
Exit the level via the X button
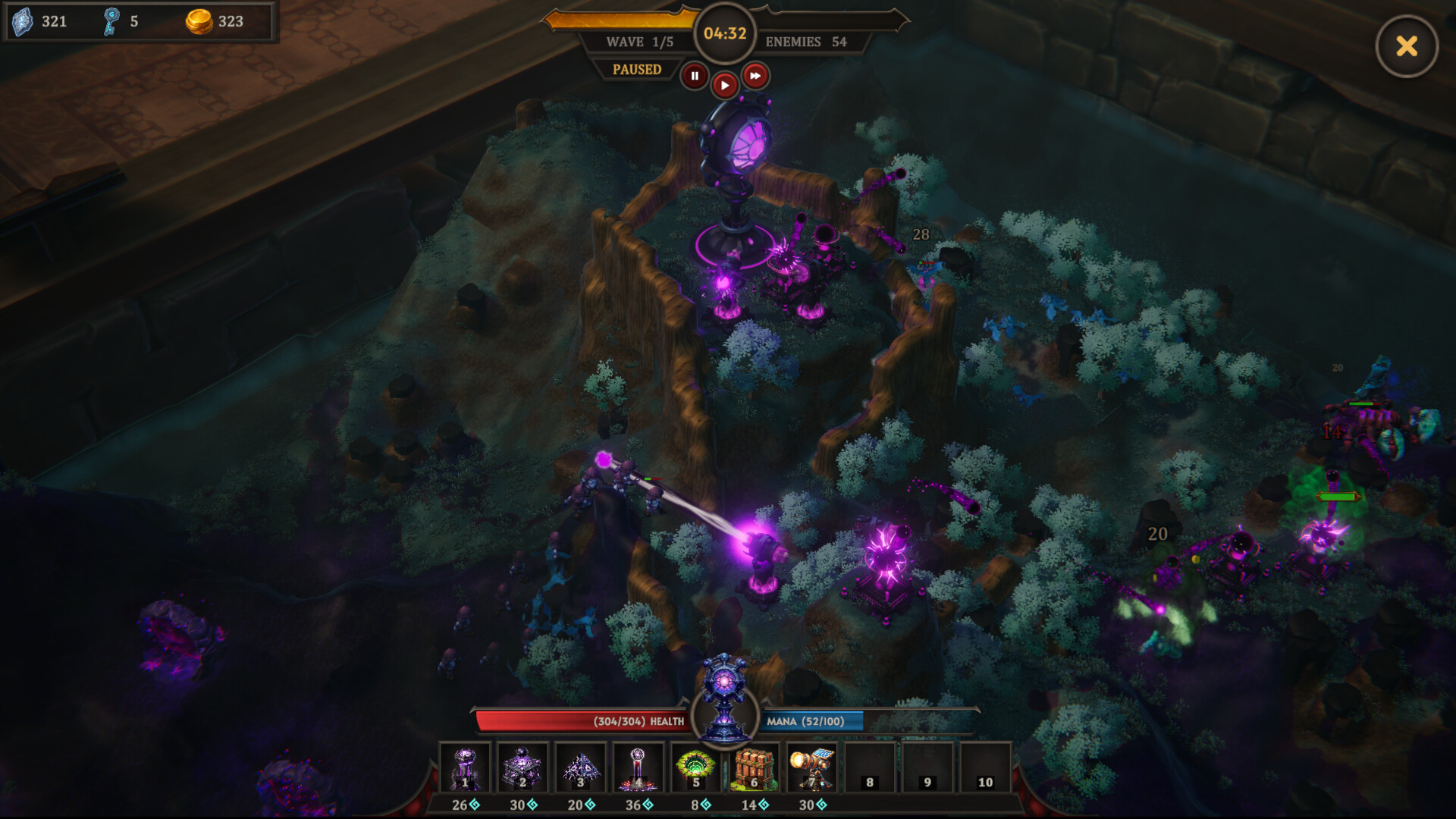[1407, 46]
